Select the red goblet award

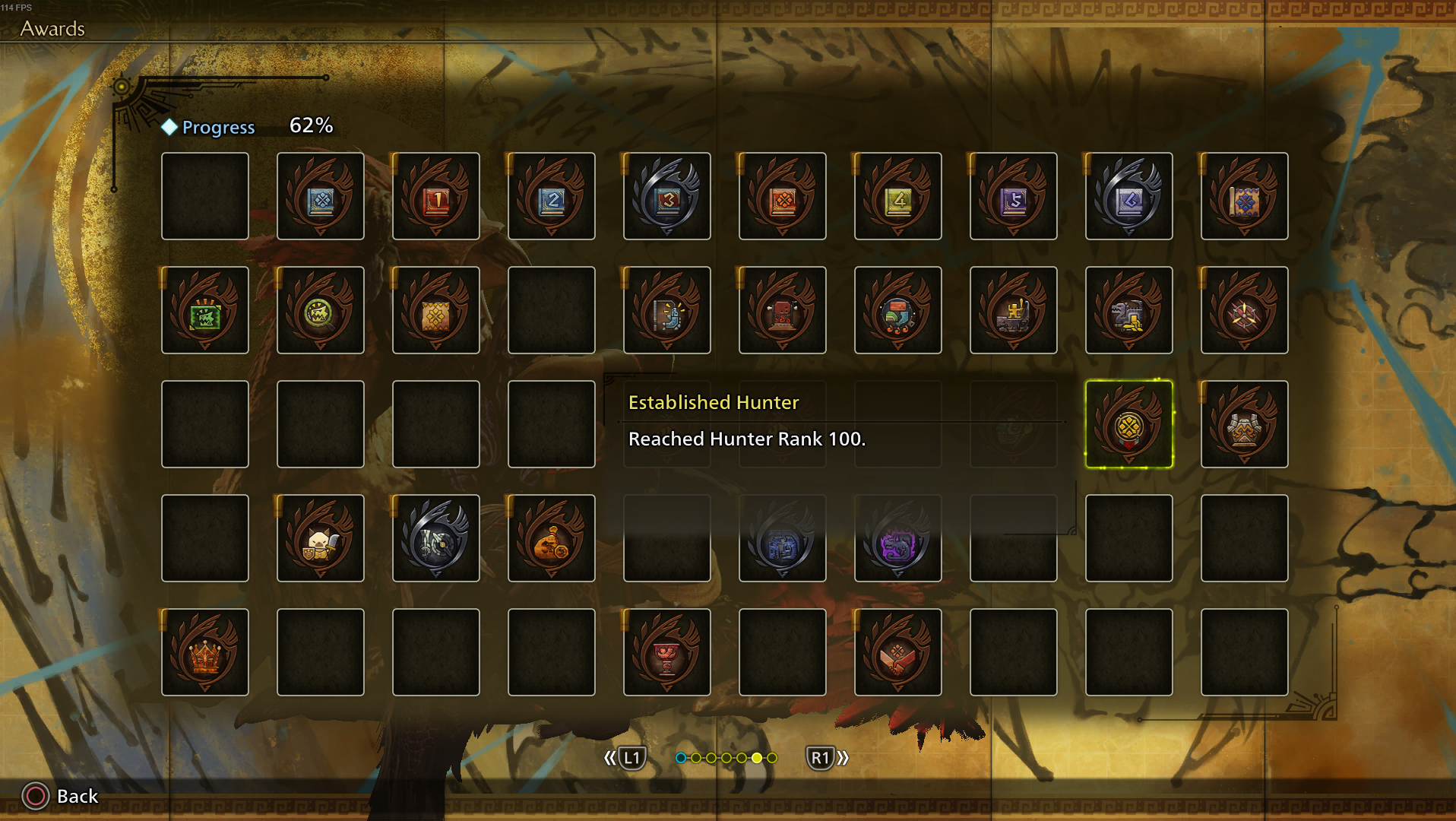click(667, 653)
